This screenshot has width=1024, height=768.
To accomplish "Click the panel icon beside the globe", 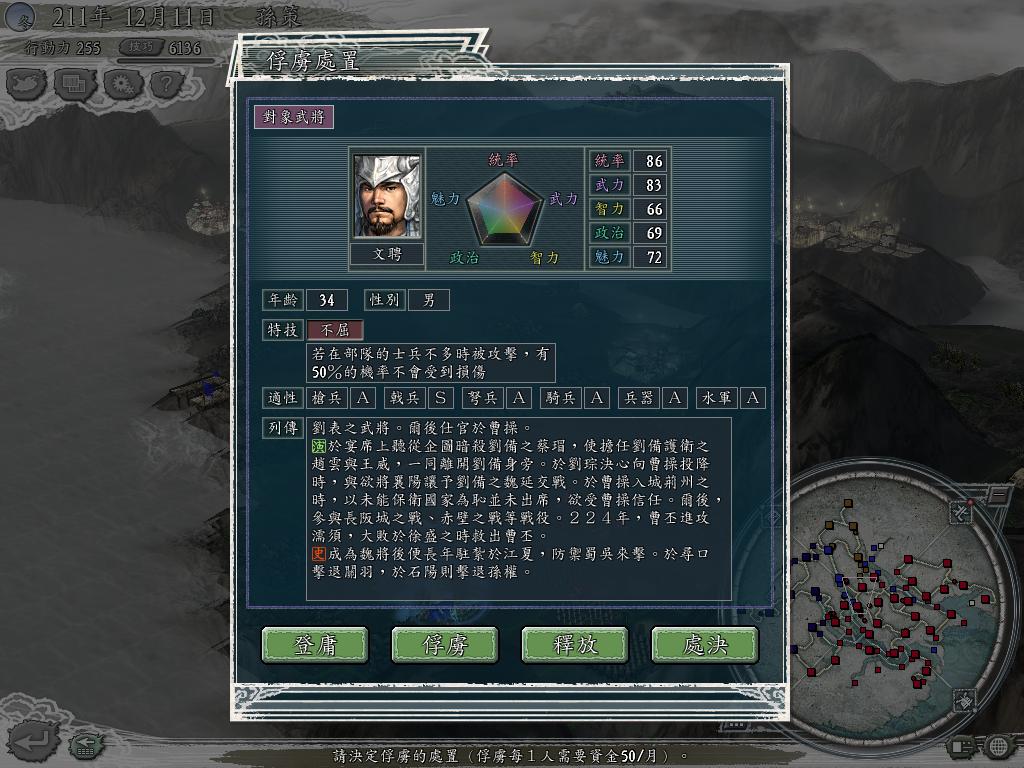I will click(961, 746).
